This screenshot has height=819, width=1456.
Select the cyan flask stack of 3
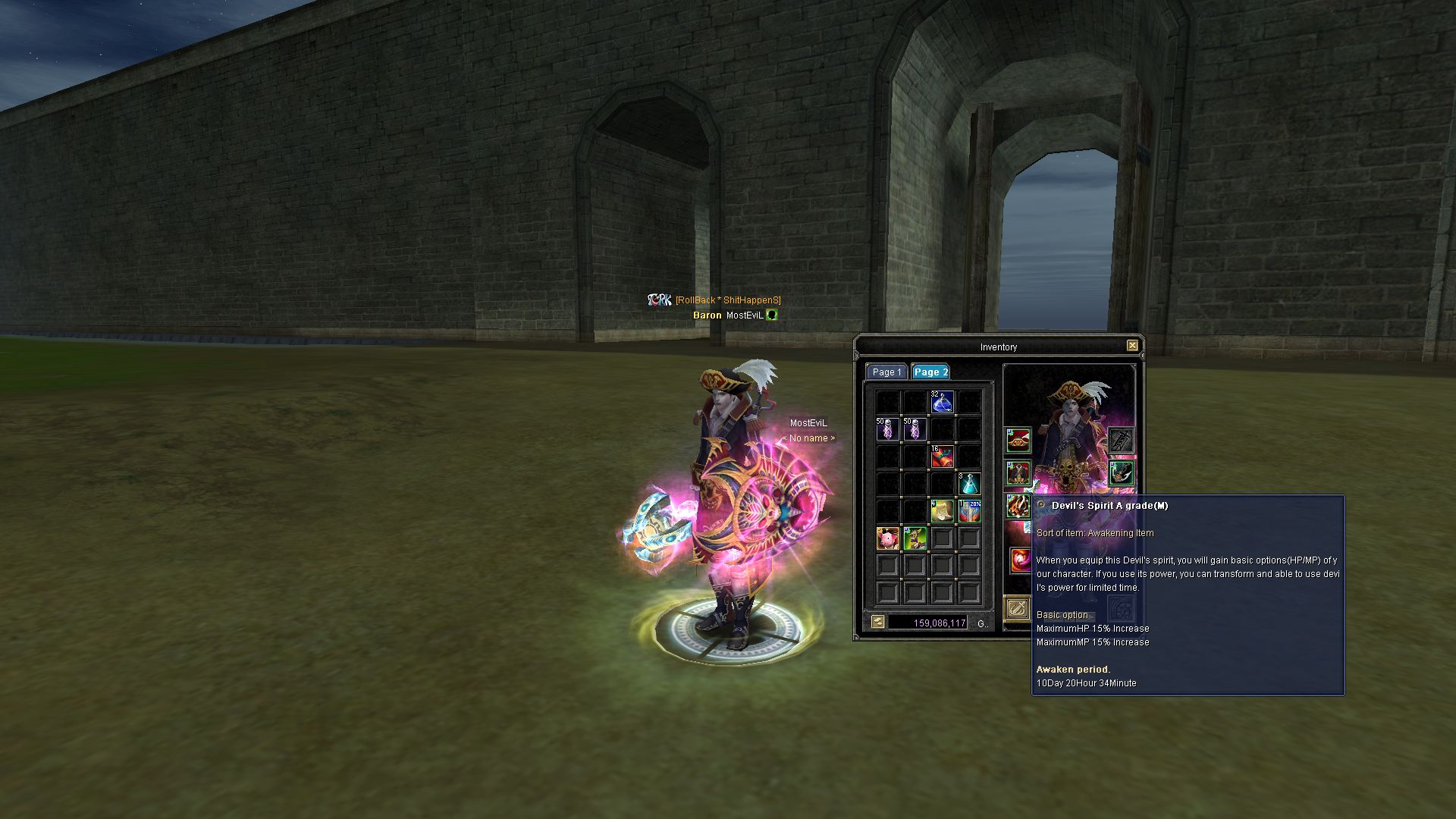(x=969, y=484)
